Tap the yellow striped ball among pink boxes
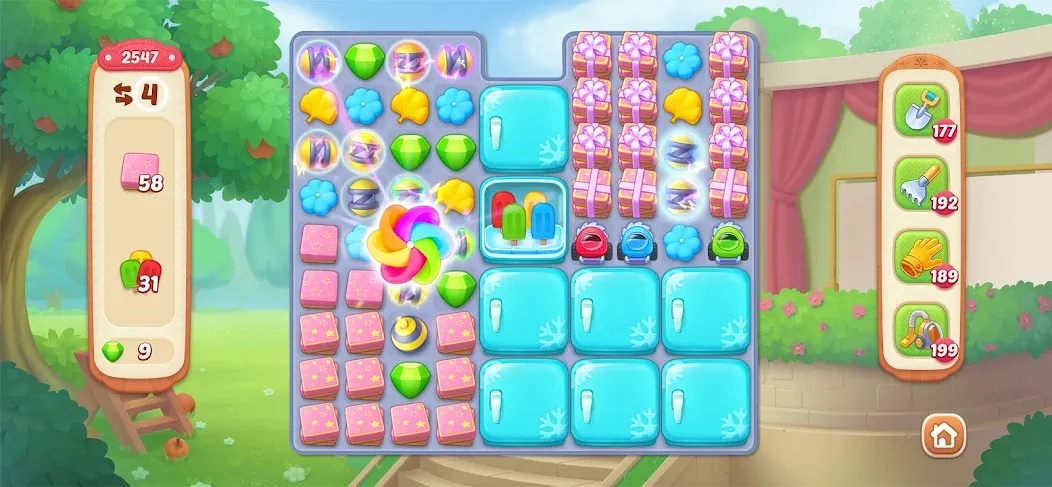The image size is (1052, 487). [x=410, y=333]
